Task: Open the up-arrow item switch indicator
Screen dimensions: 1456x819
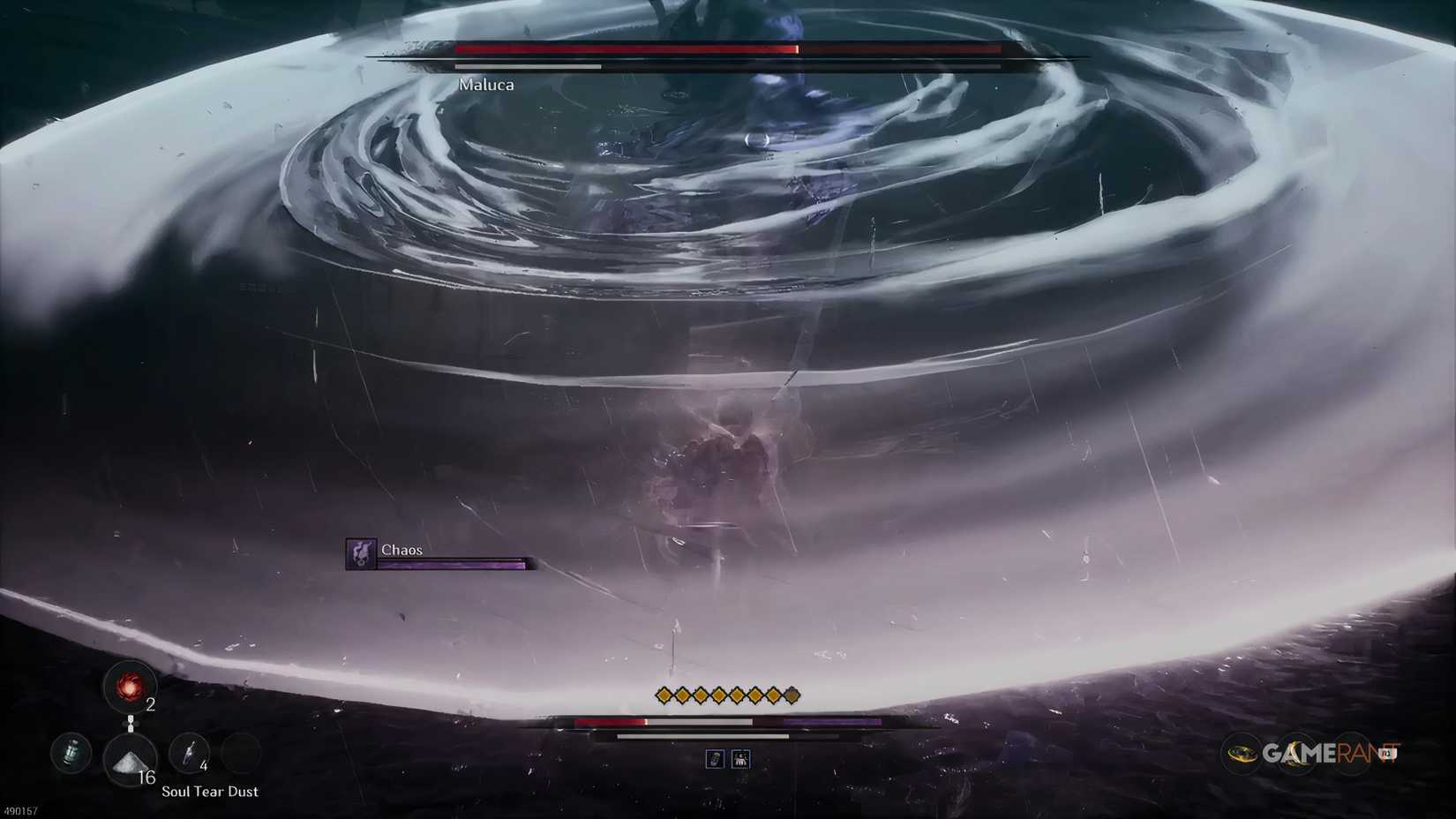Action: click(x=131, y=718)
